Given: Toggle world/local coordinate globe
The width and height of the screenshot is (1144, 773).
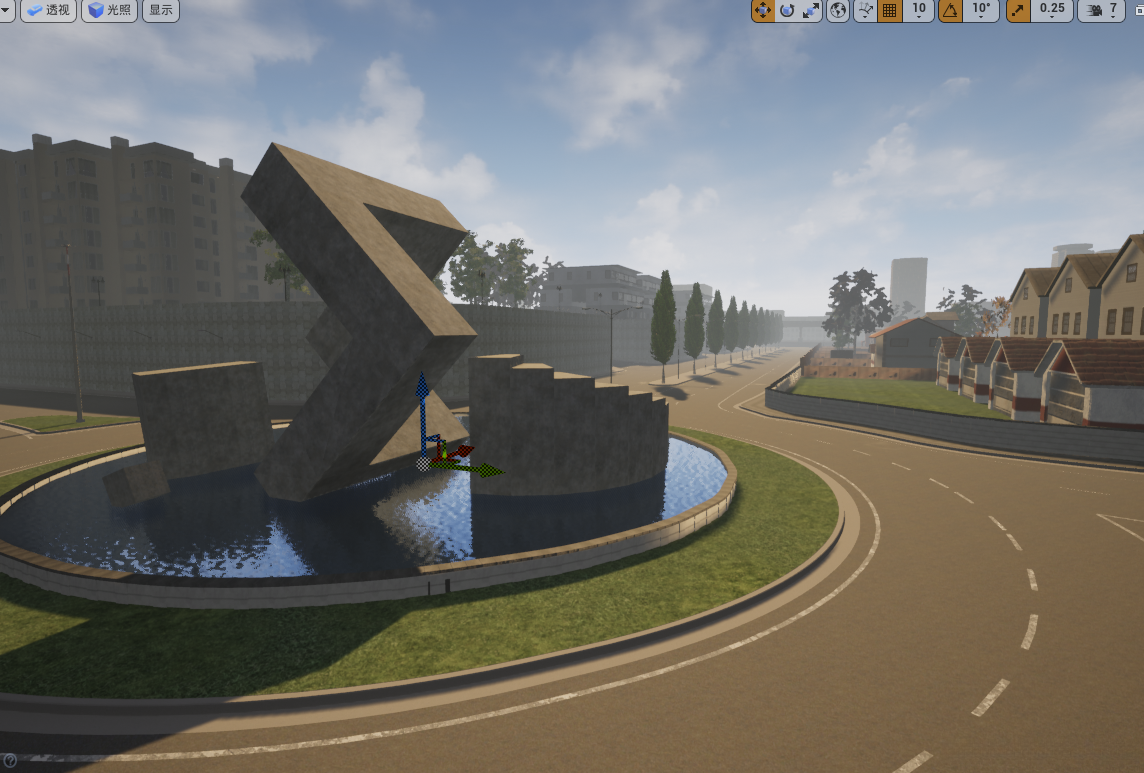Looking at the screenshot, I should click(x=838, y=10).
